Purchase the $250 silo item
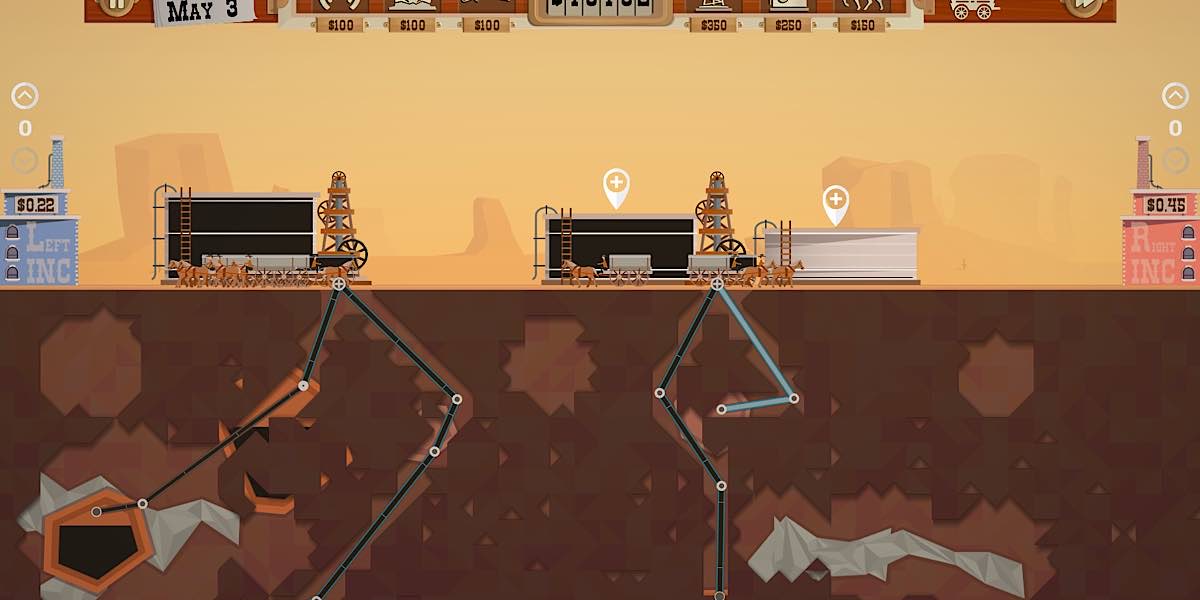 click(x=788, y=8)
